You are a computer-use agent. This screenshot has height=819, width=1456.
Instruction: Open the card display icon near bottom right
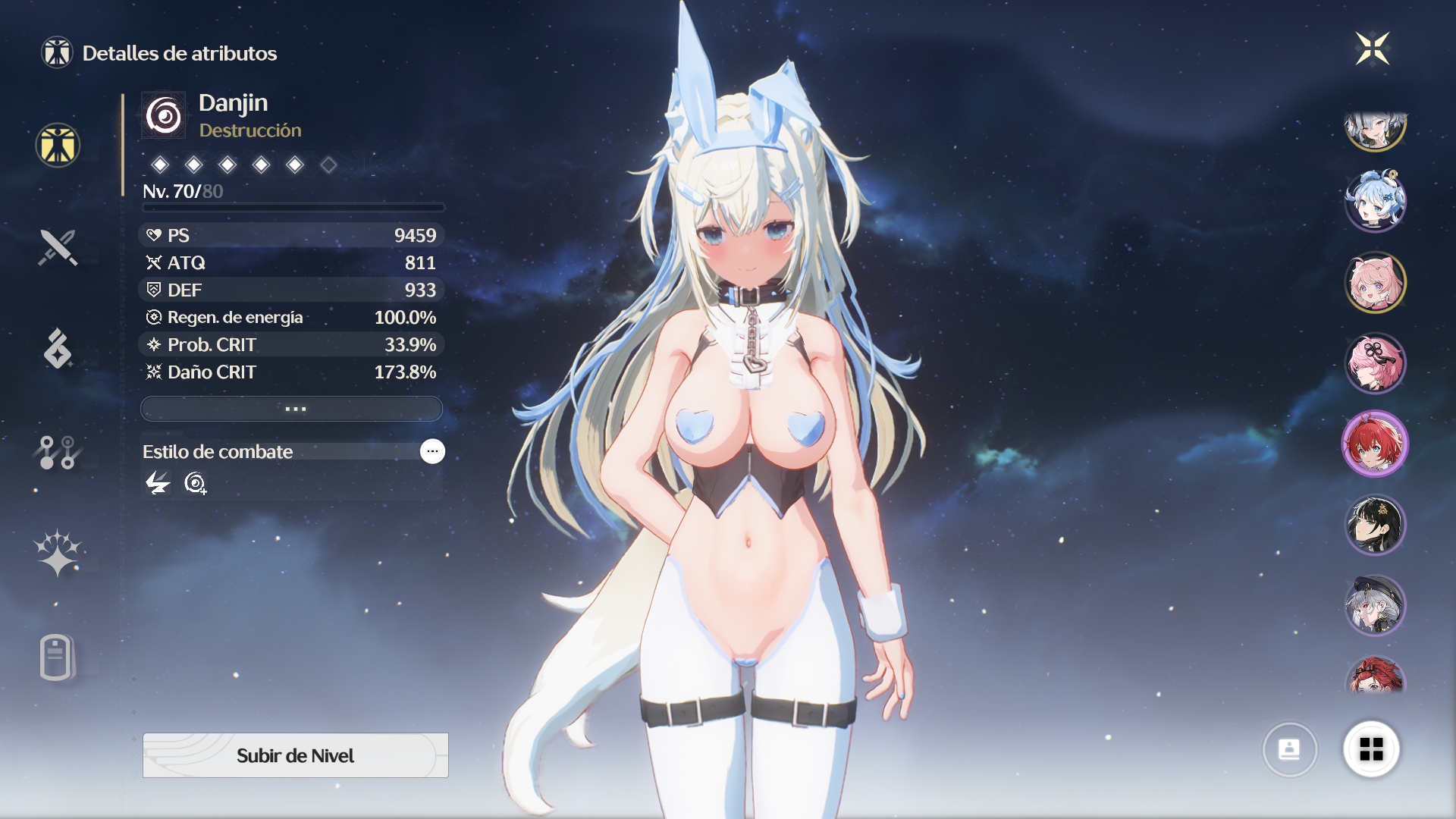point(1291,749)
